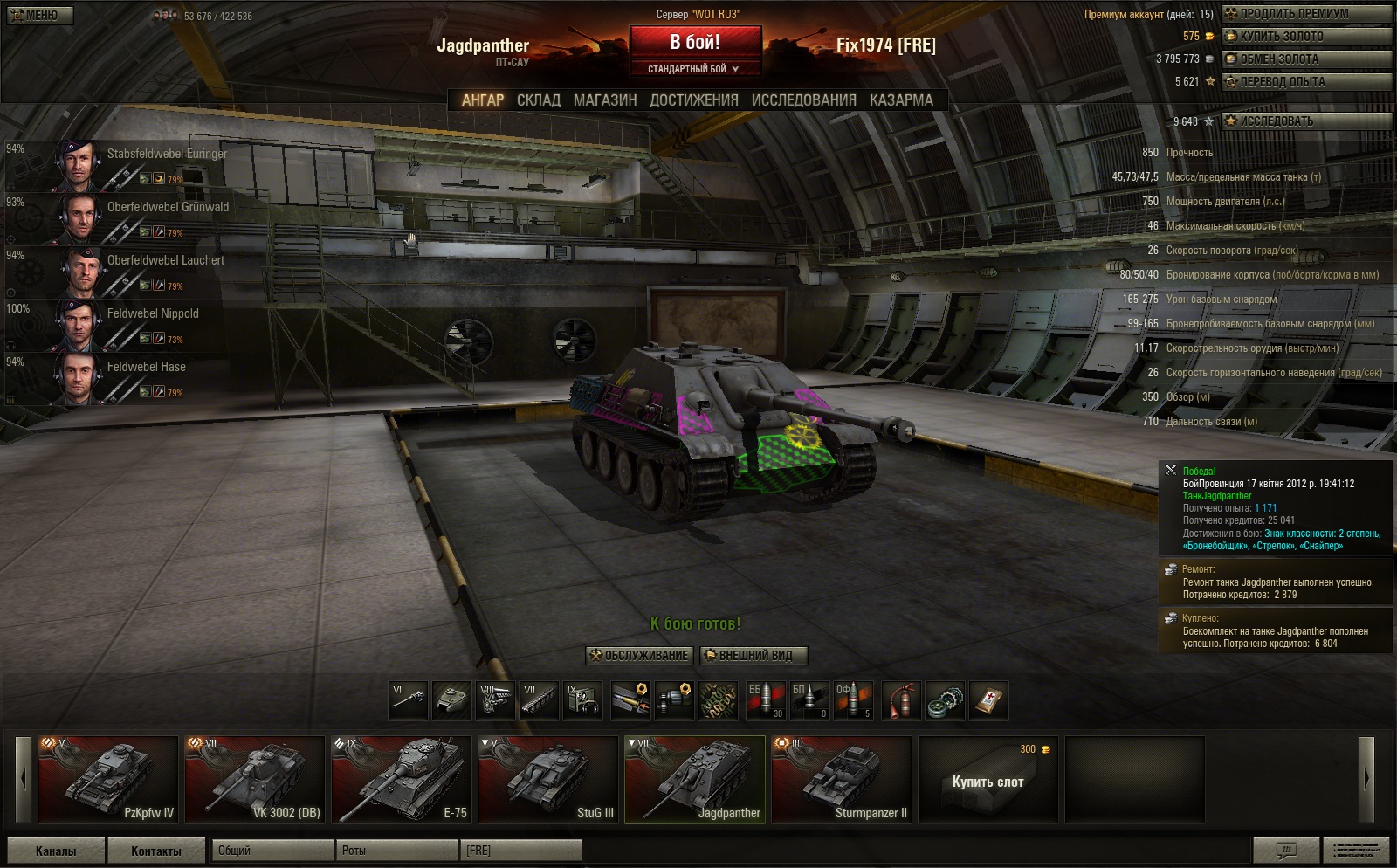This screenshot has height=868, width=1397.
Task: Open the СТАНДАРТНЫЙ БОЙ battle type dropdown
Action: tap(695, 69)
